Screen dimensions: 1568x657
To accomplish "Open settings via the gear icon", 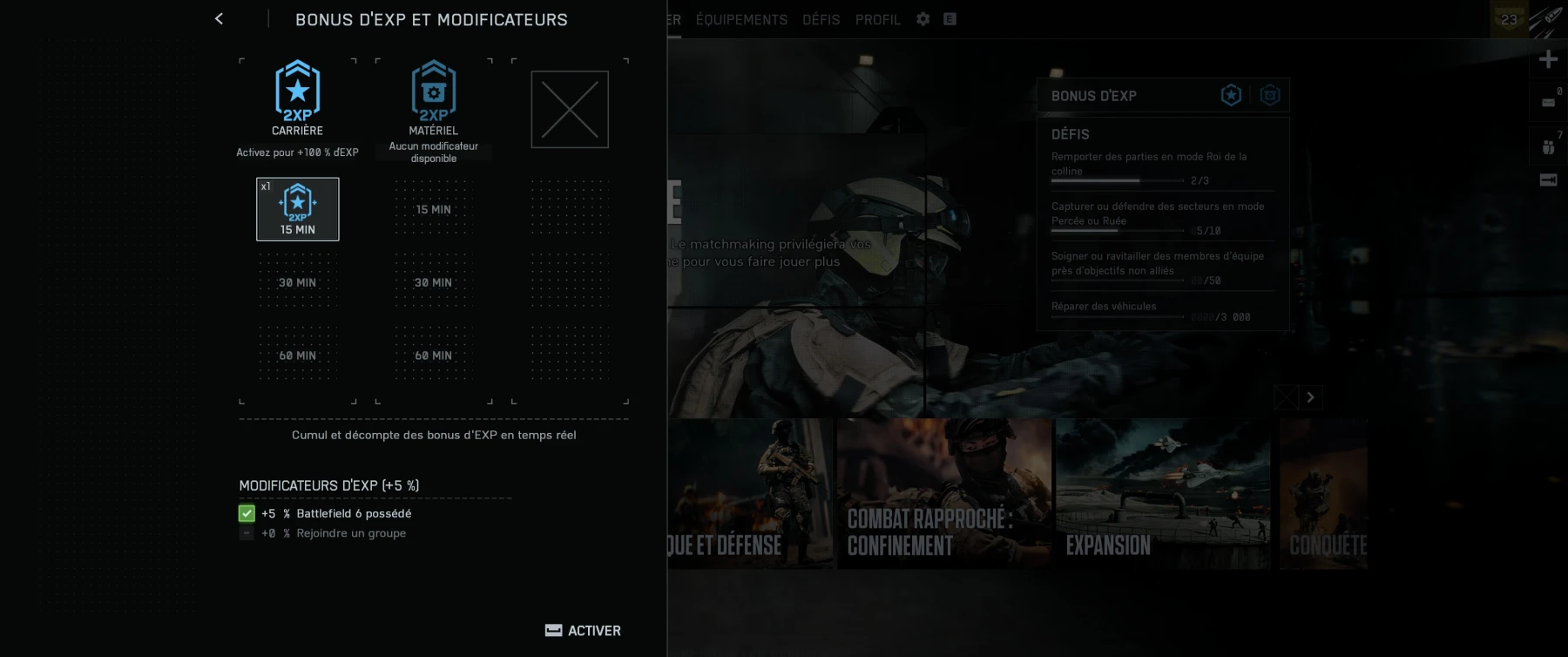I will (x=922, y=18).
